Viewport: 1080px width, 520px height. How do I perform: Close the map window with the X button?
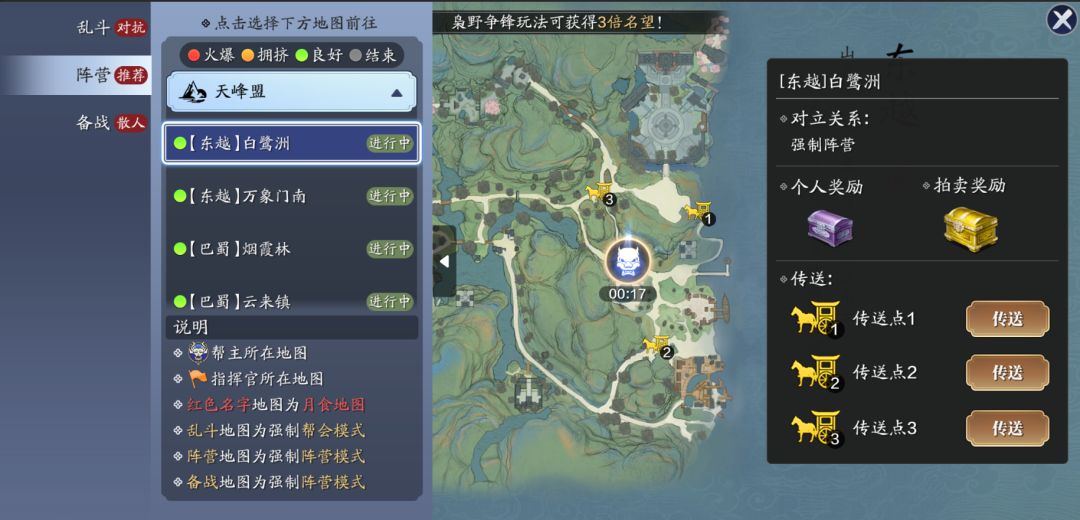coord(1060,20)
